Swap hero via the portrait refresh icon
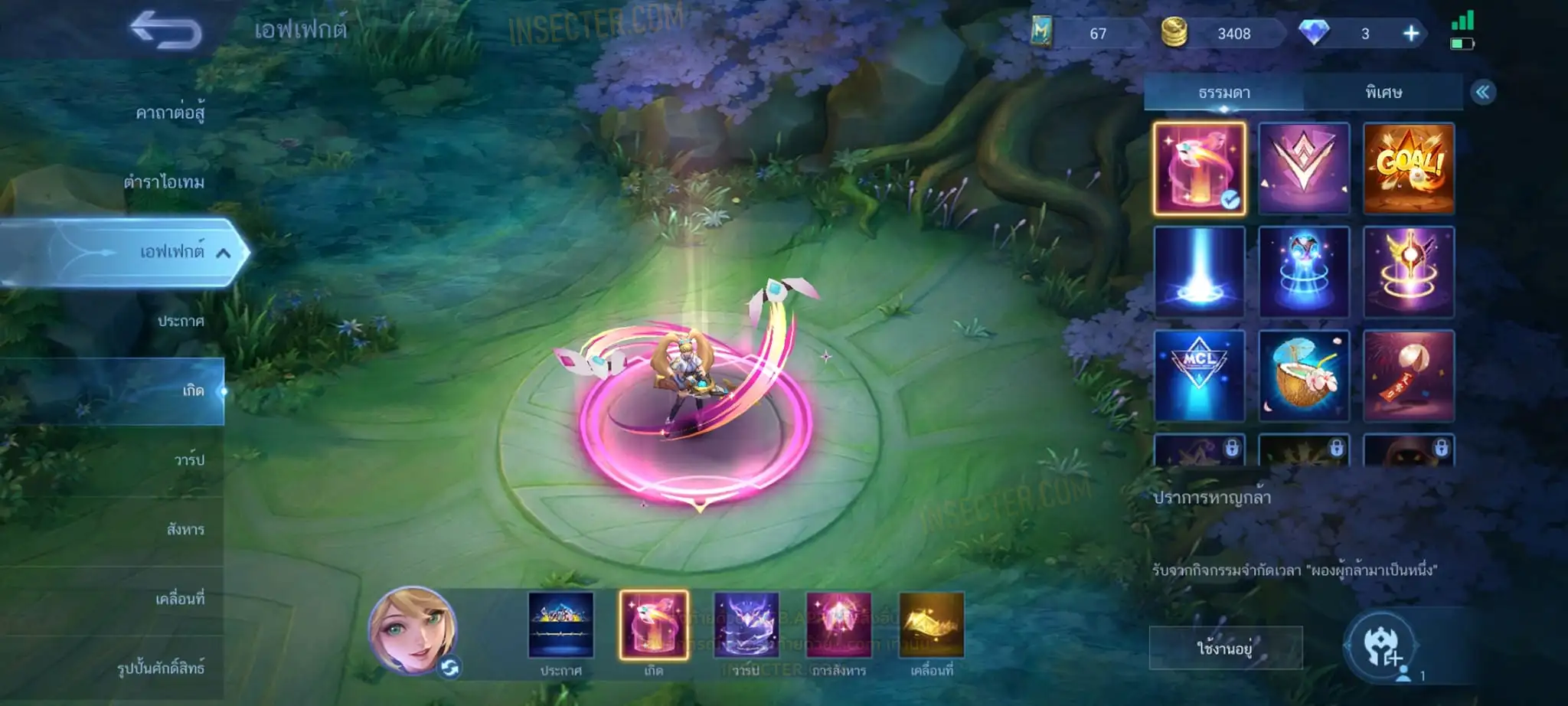The height and width of the screenshot is (706, 1568). 449,668
